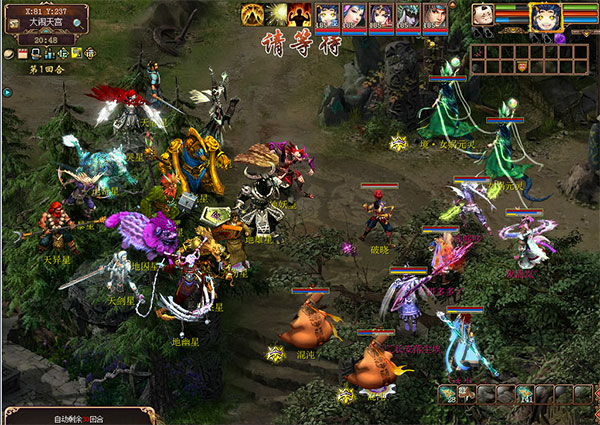
Task: Select the last teammate portrait in the row
Action: (x=434, y=15)
